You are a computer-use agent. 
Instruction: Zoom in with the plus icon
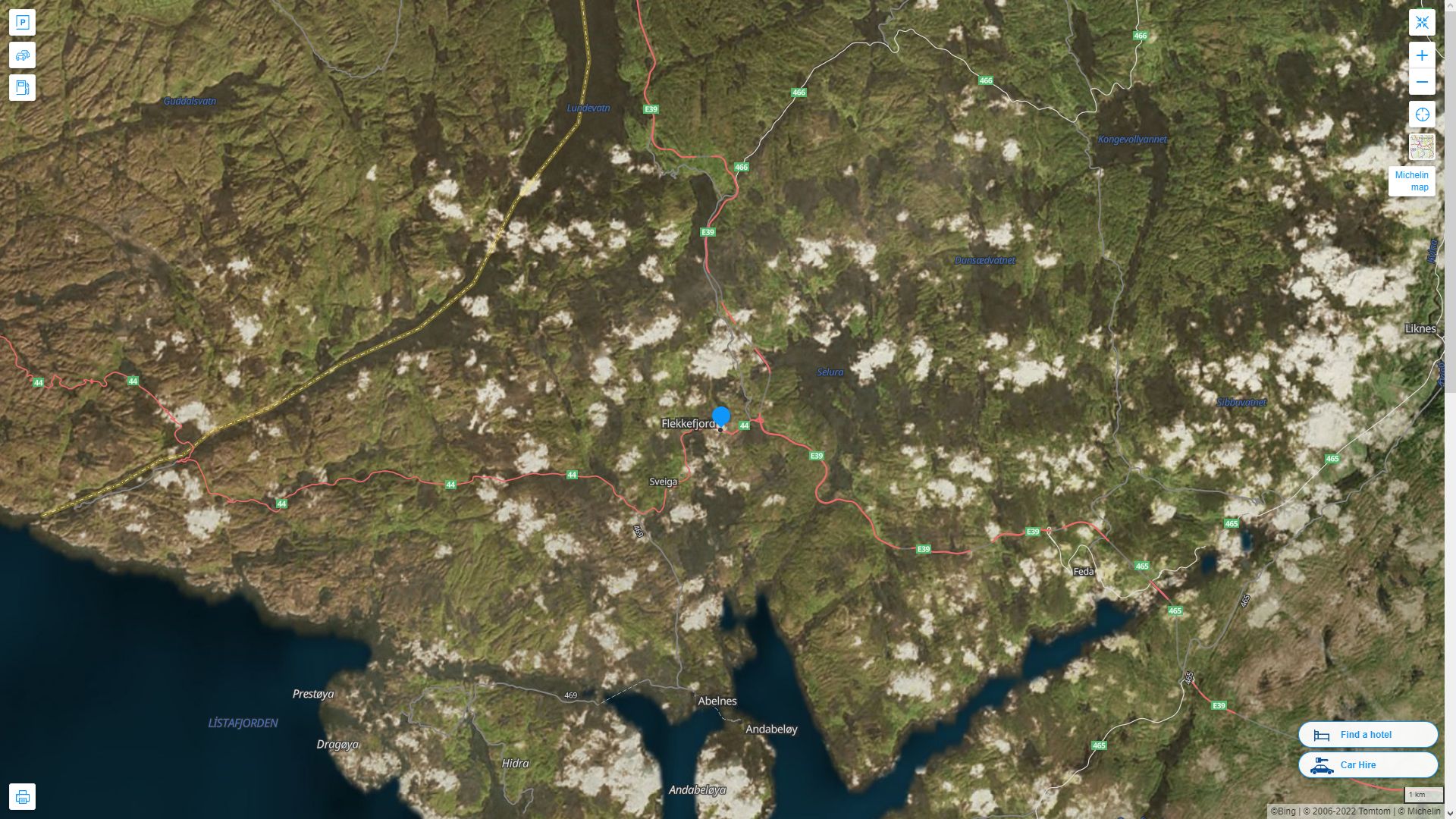pos(1423,54)
